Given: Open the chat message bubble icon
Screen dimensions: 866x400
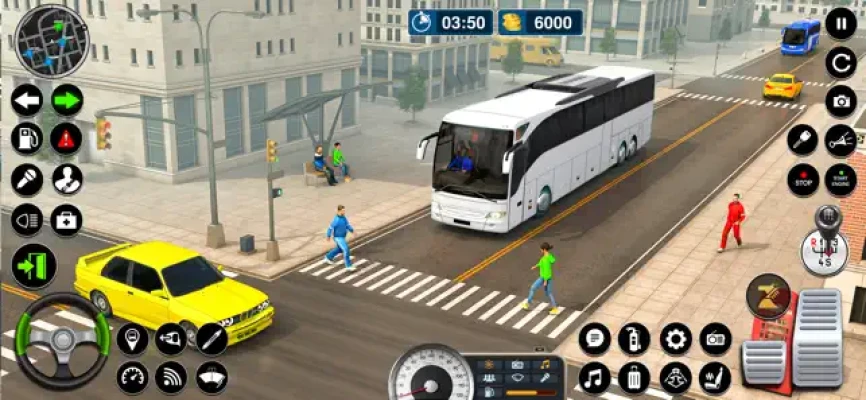Looking at the screenshot, I should pos(594,339).
